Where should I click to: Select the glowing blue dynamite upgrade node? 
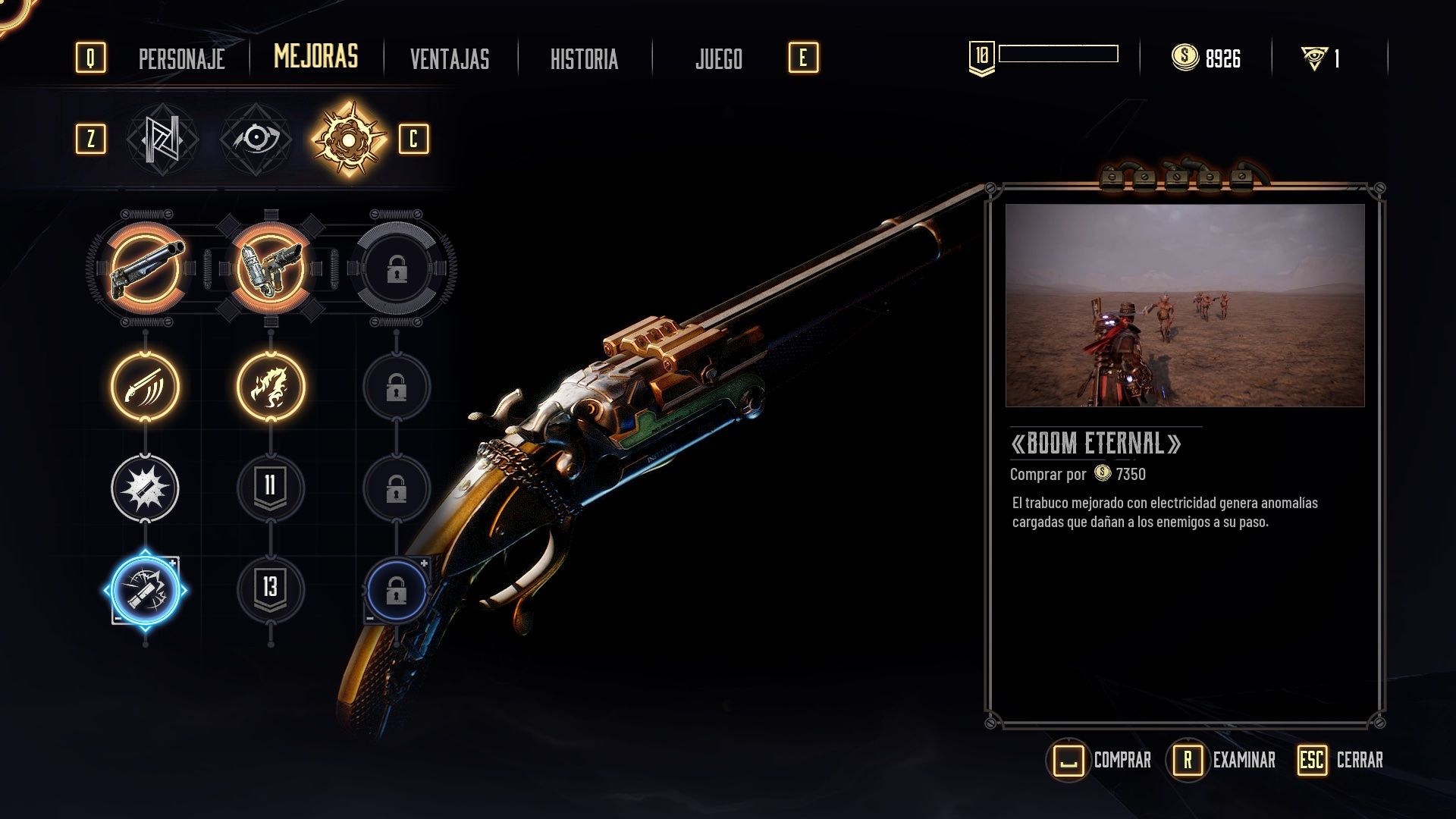144,591
